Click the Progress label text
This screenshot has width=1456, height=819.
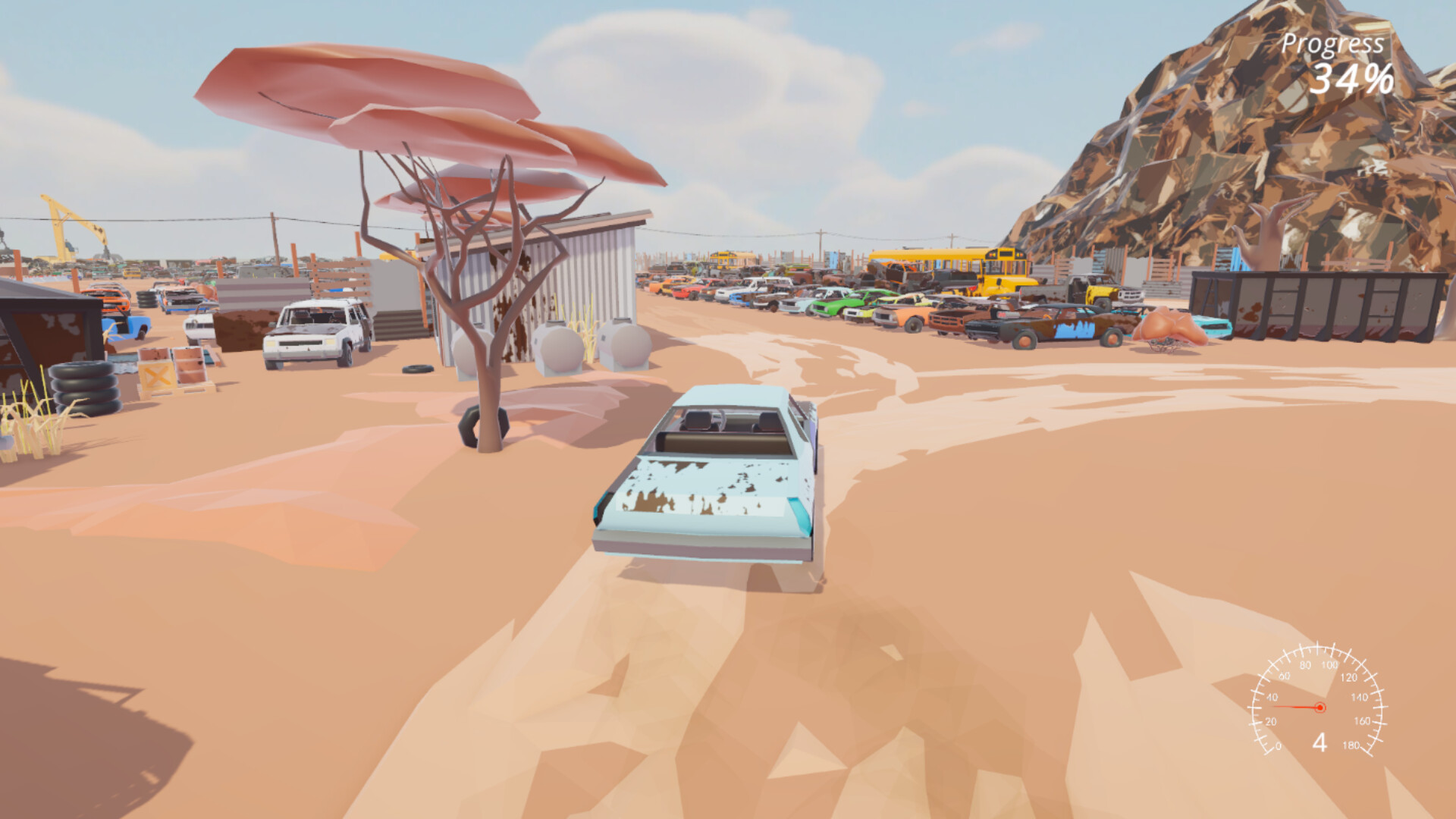(1332, 43)
